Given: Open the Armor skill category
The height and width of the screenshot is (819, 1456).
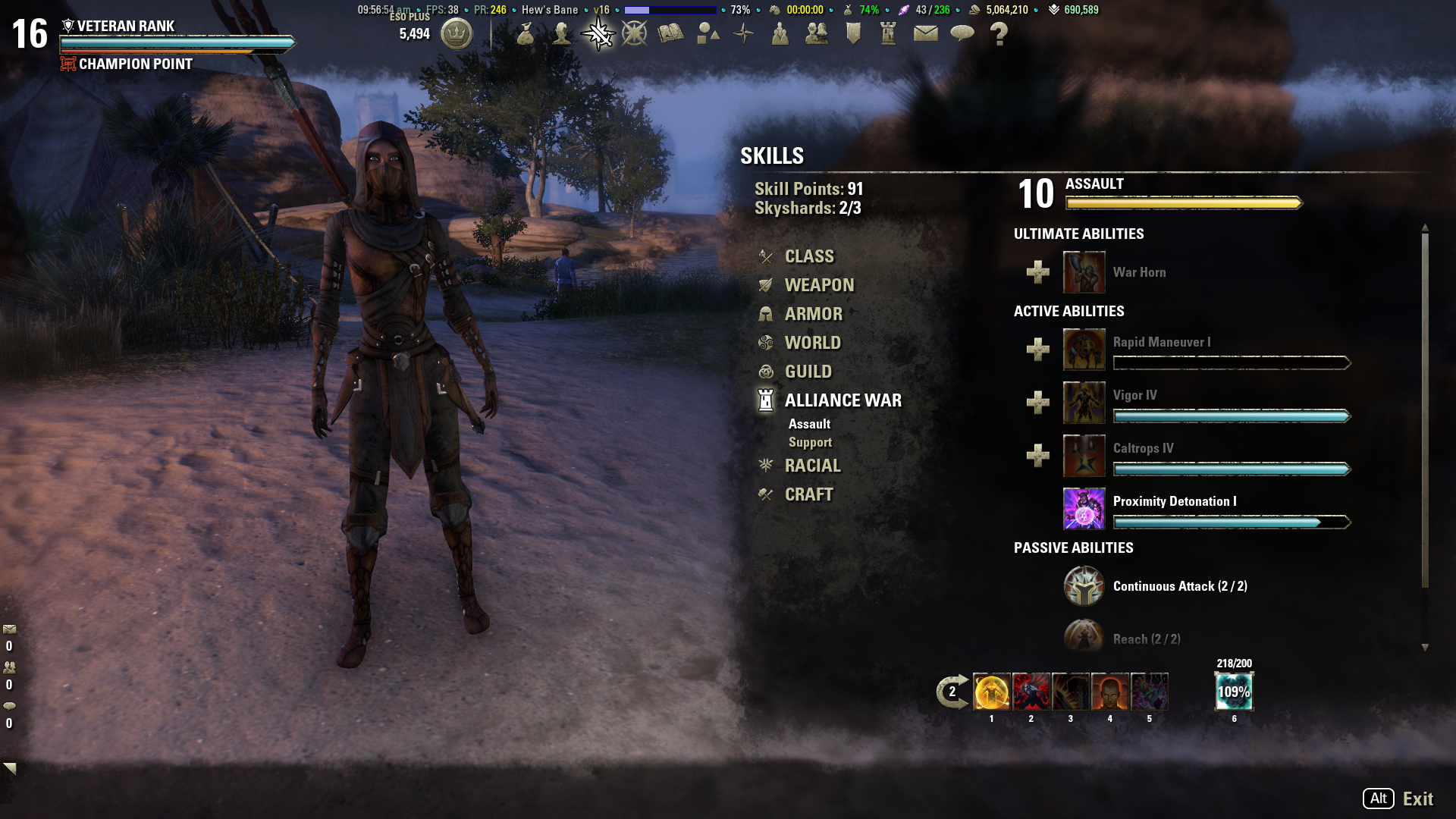Looking at the screenshot, I should pos(813,314).
